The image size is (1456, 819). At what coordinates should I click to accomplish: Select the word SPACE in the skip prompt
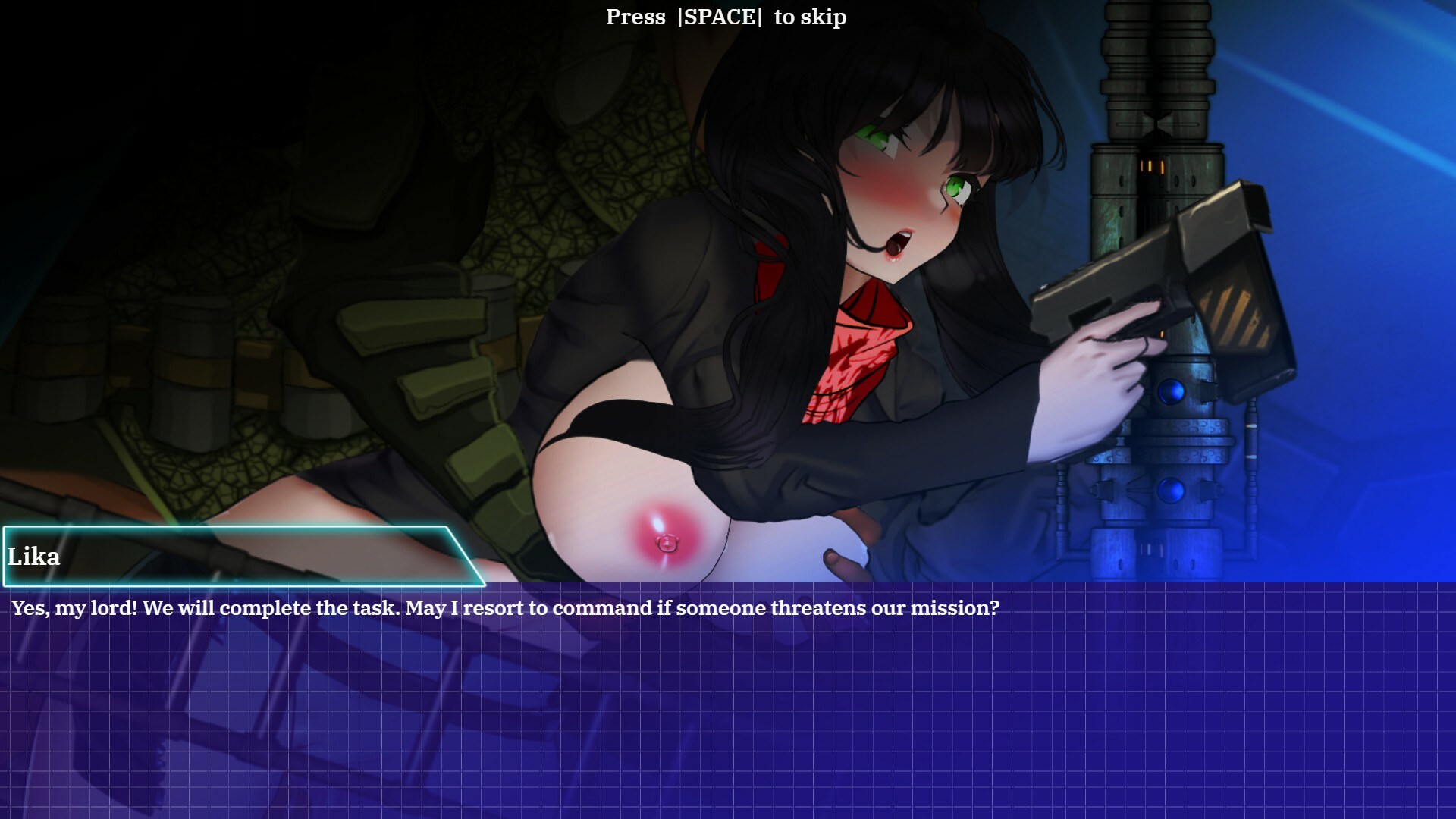point(720,17)
